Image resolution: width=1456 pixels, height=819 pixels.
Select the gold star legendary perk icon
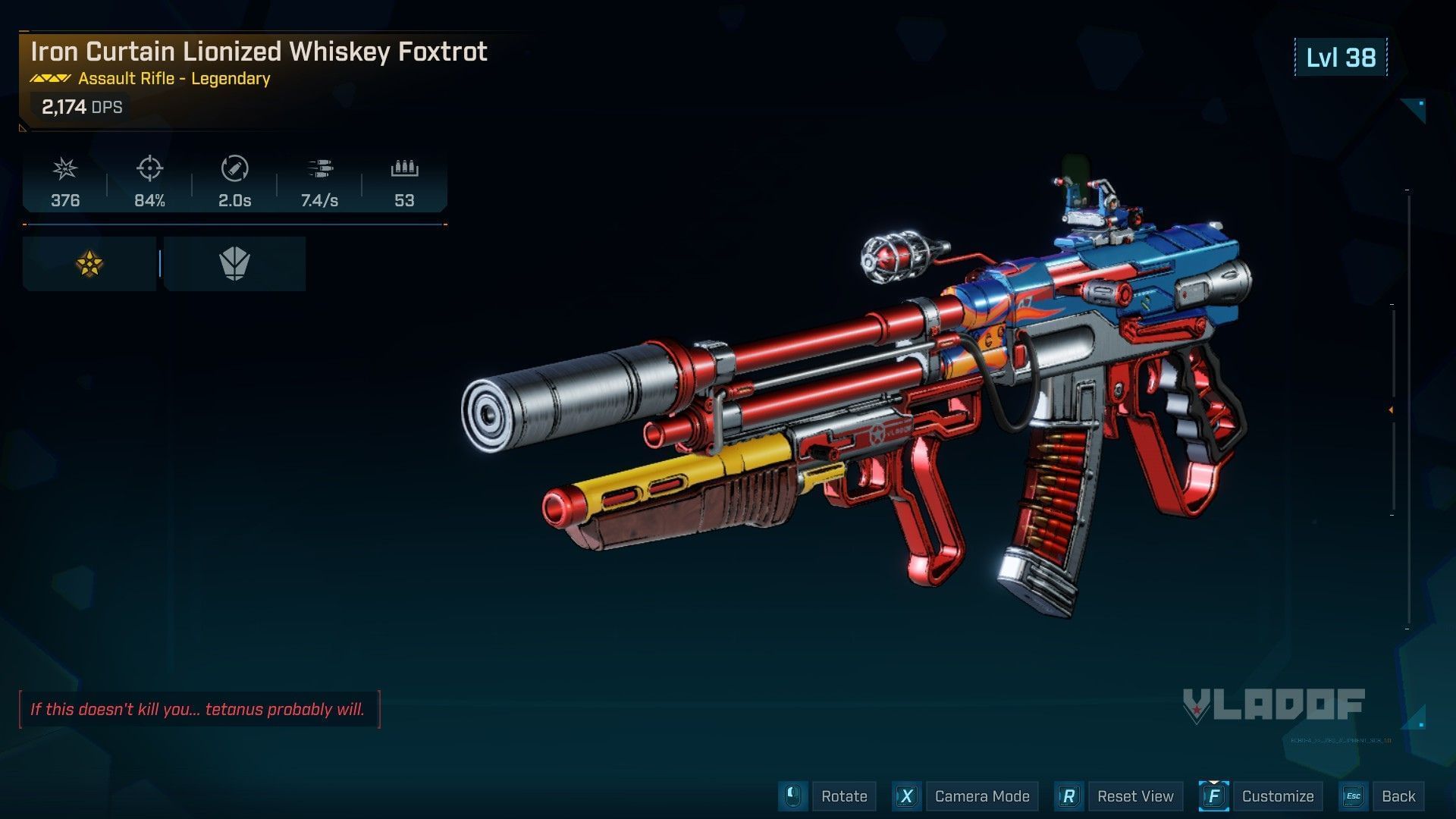pos(89,264)
